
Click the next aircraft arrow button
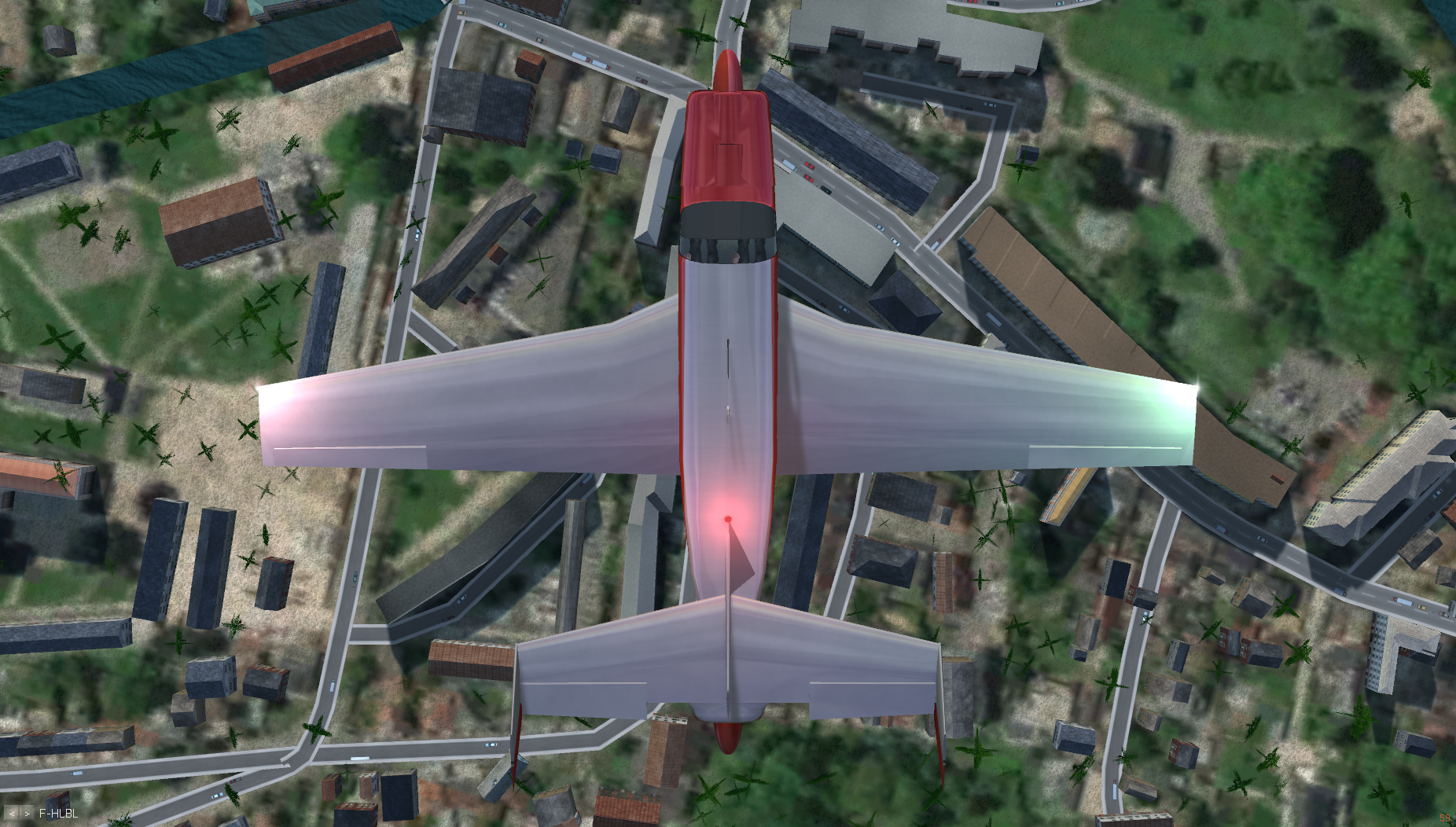coord(28,814)
